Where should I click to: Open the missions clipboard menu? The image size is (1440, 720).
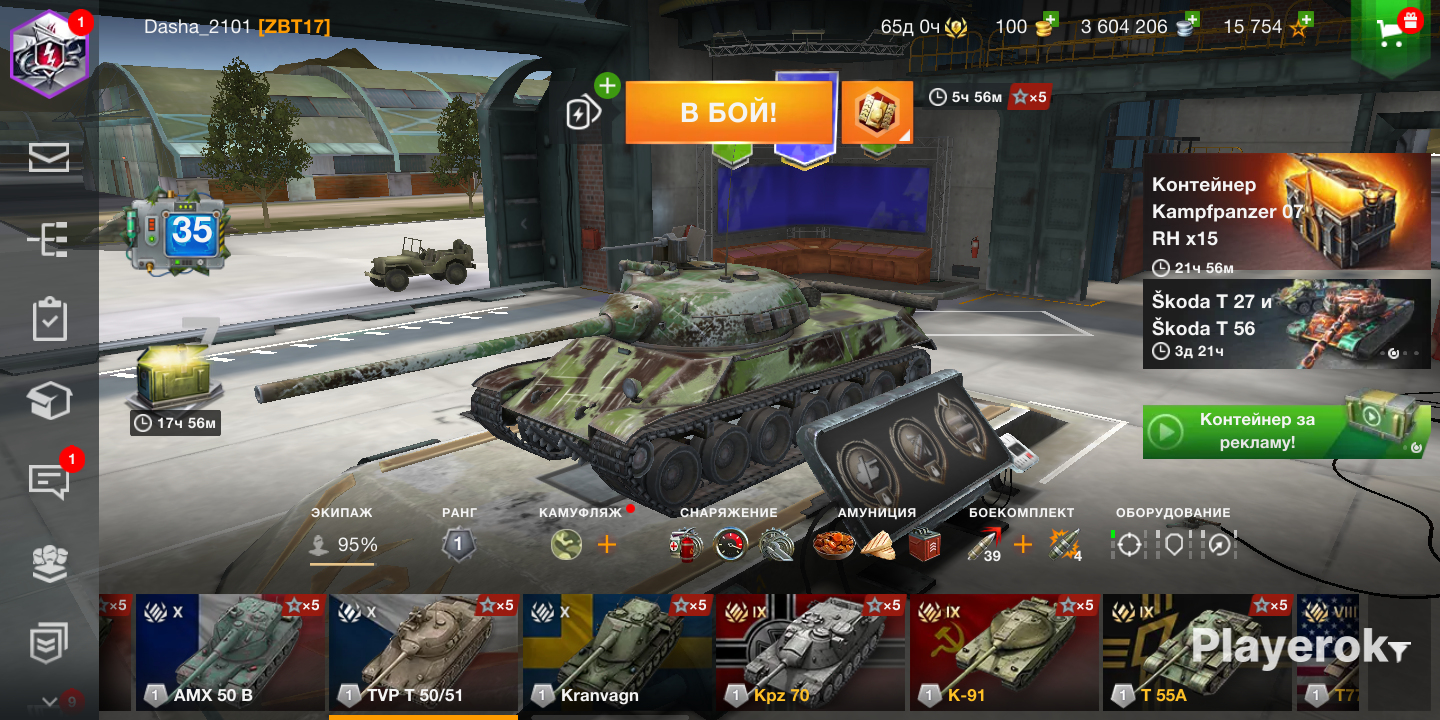(x=49, y=320)
